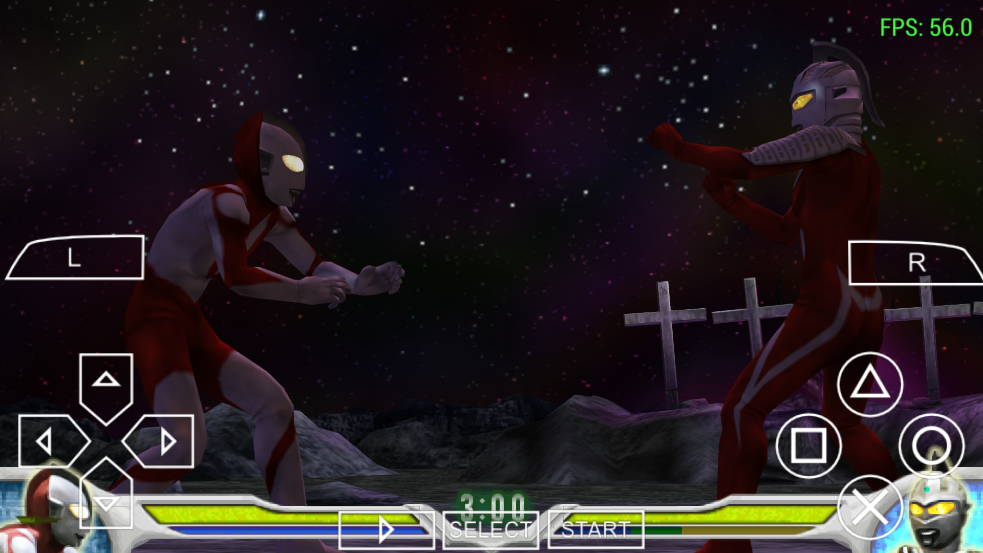Tap the SELECT button
This screenshot has height=553, width=983.
tap(490, 529)
